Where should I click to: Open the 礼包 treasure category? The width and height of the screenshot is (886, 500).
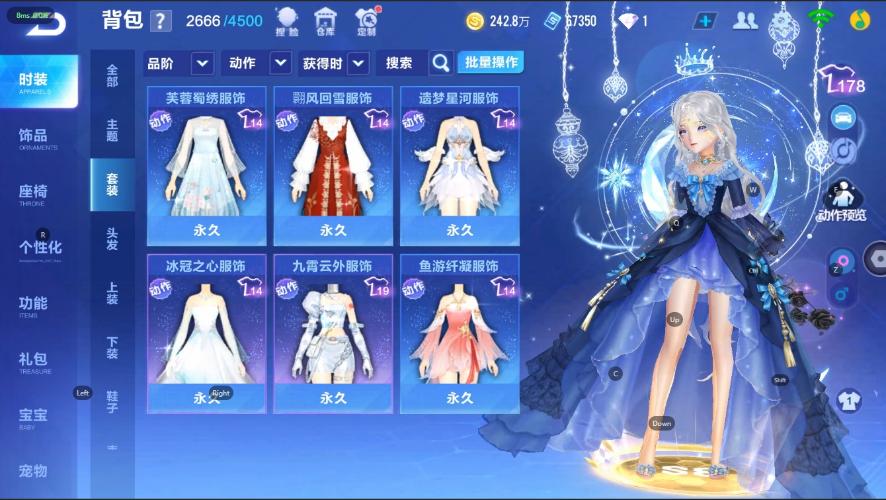pyautogui.click(x=34, y=360)
